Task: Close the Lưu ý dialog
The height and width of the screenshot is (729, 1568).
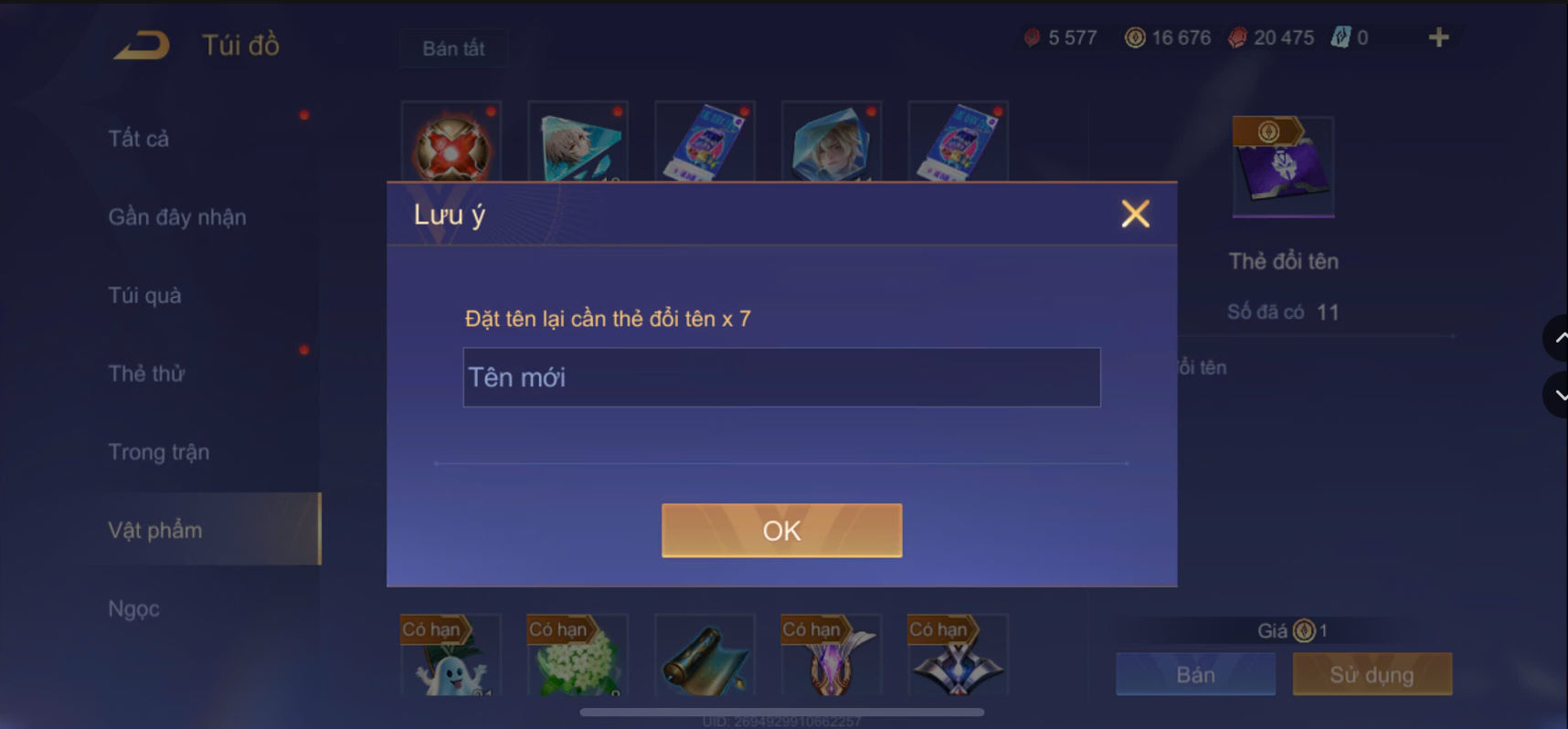Action: click(1135, 214)
